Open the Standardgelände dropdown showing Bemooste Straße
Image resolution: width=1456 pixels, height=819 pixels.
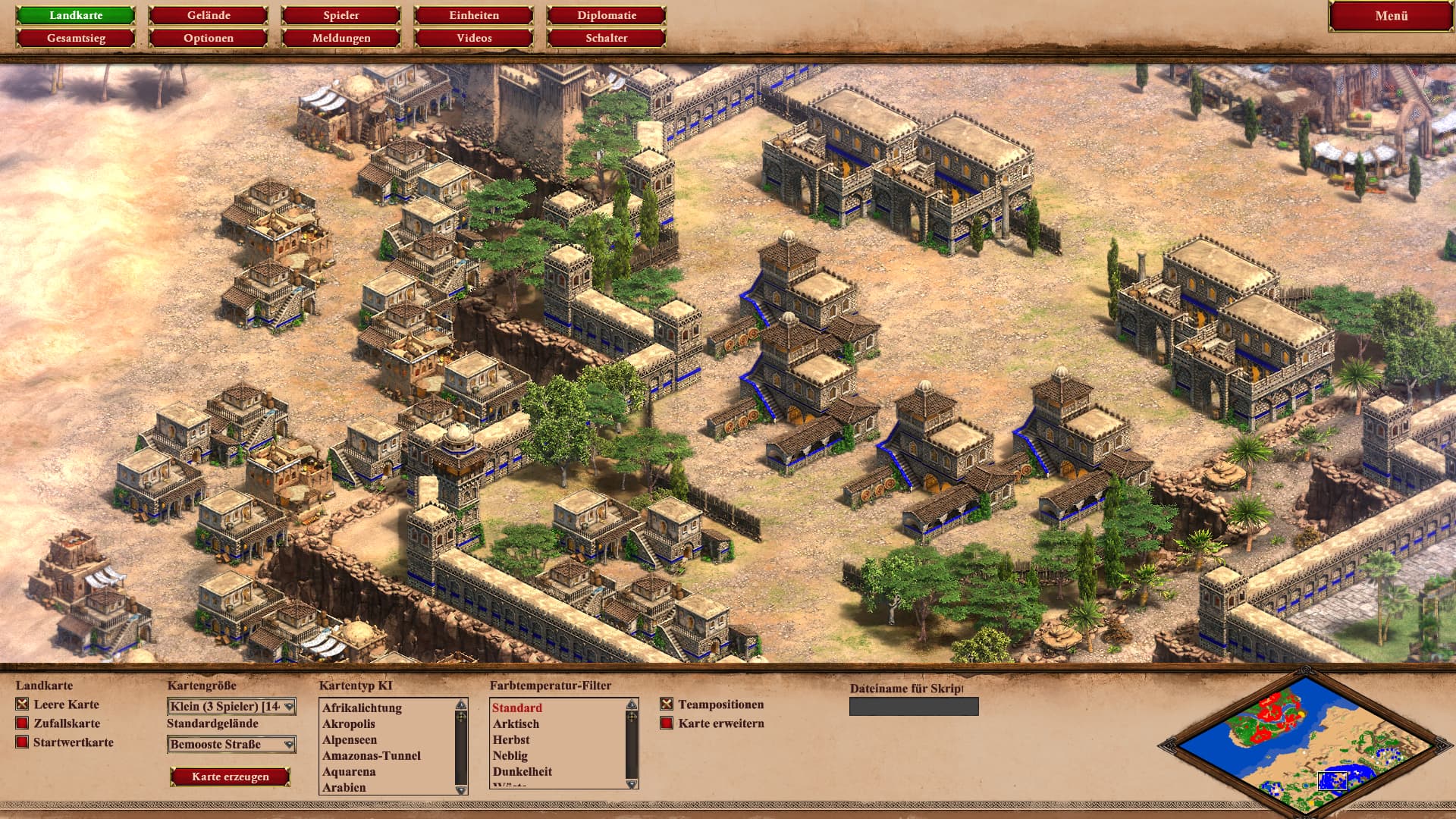click(231, 745)
